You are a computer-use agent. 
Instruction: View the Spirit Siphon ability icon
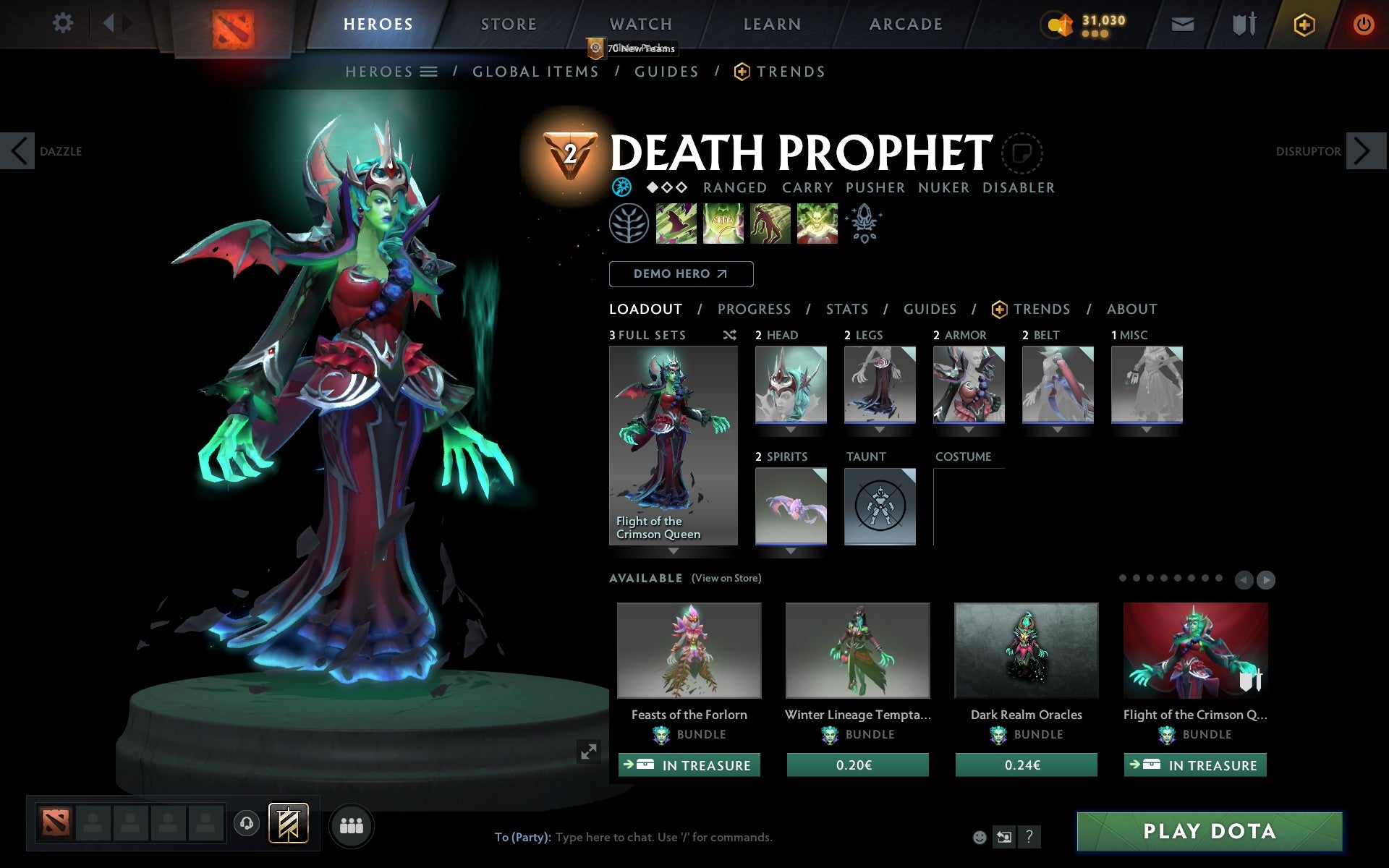770,224
